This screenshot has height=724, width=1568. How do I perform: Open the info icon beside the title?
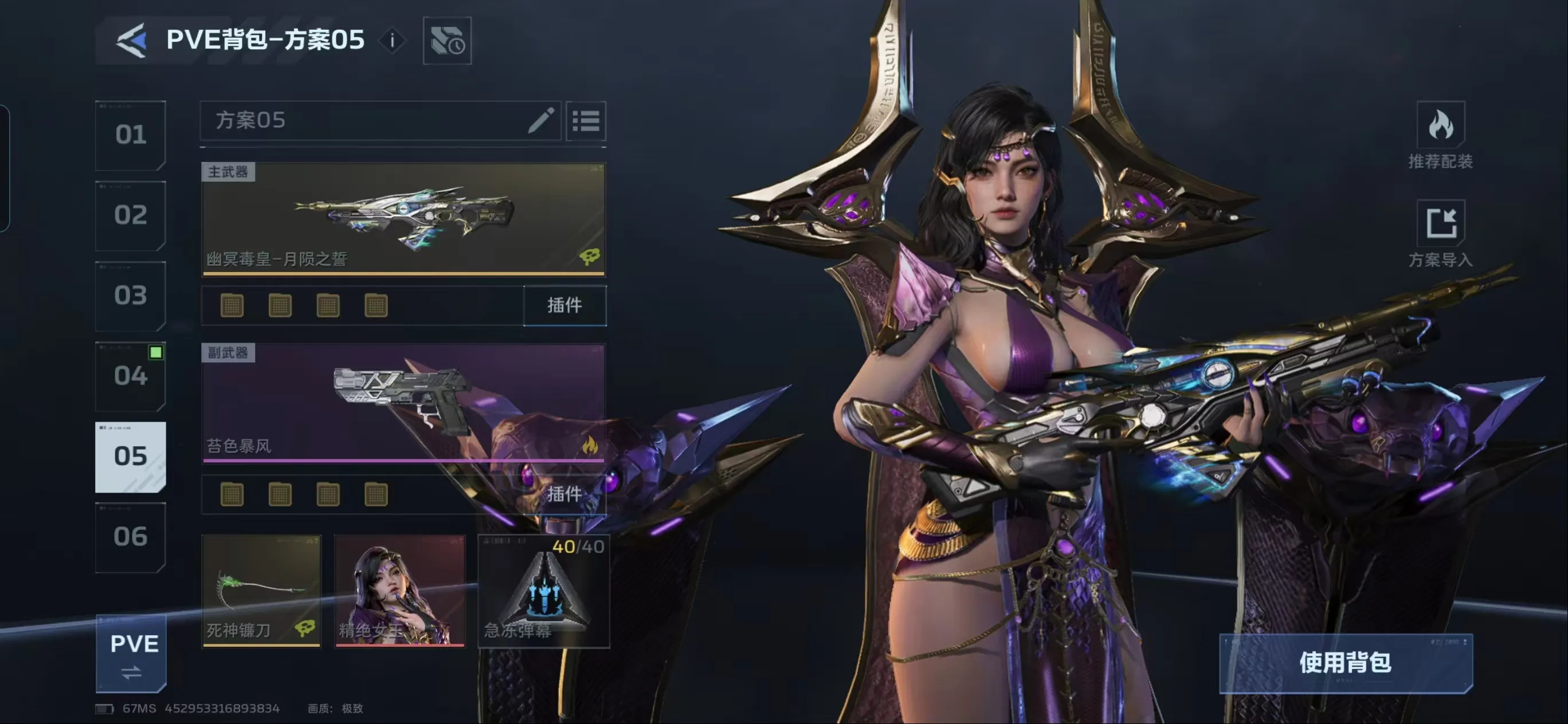(393, 41)
